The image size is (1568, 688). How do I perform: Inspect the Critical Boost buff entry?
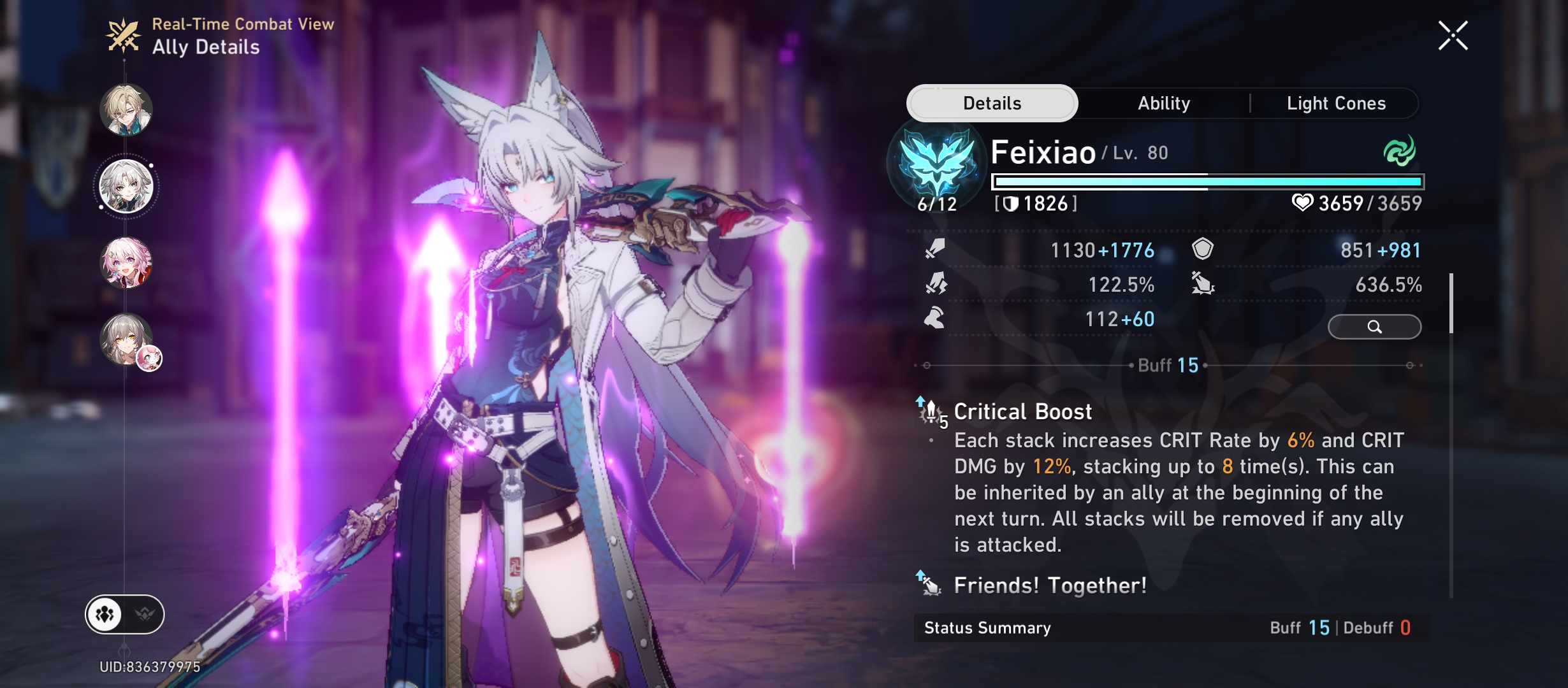pyautogui.click(x=1022, y=412)
